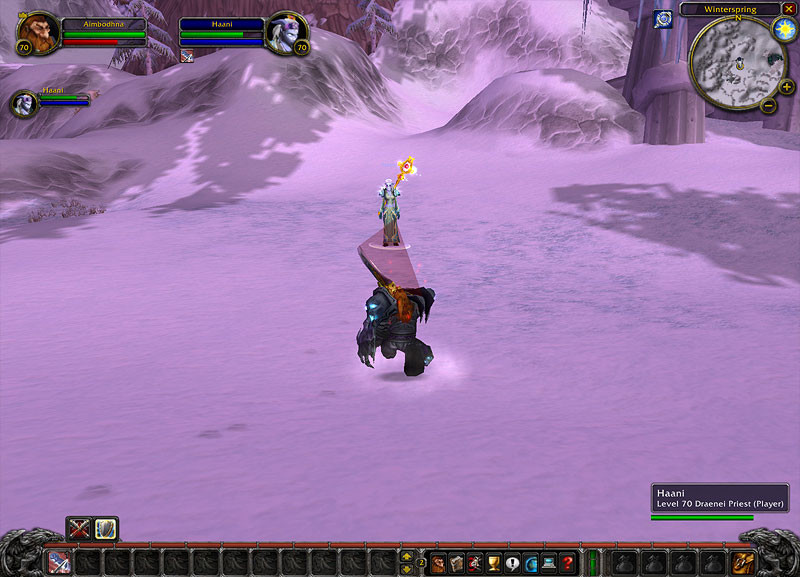Click the Winterspring minimap
Image resolution: width=800 pixels, height=577 pixels.
click(x=735, y=62)
